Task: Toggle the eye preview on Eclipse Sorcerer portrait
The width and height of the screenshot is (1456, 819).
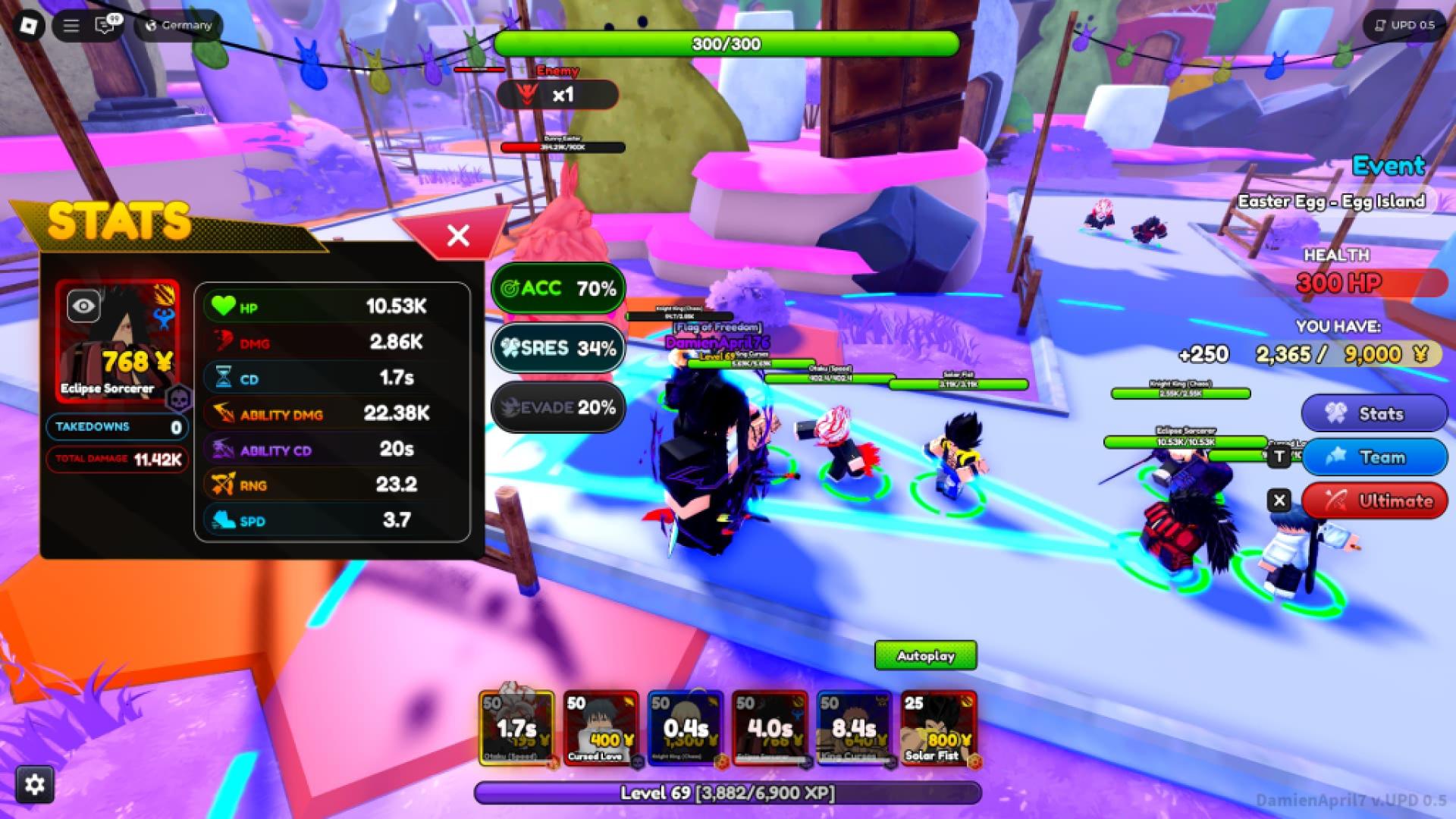Action: tap(85, 306)
